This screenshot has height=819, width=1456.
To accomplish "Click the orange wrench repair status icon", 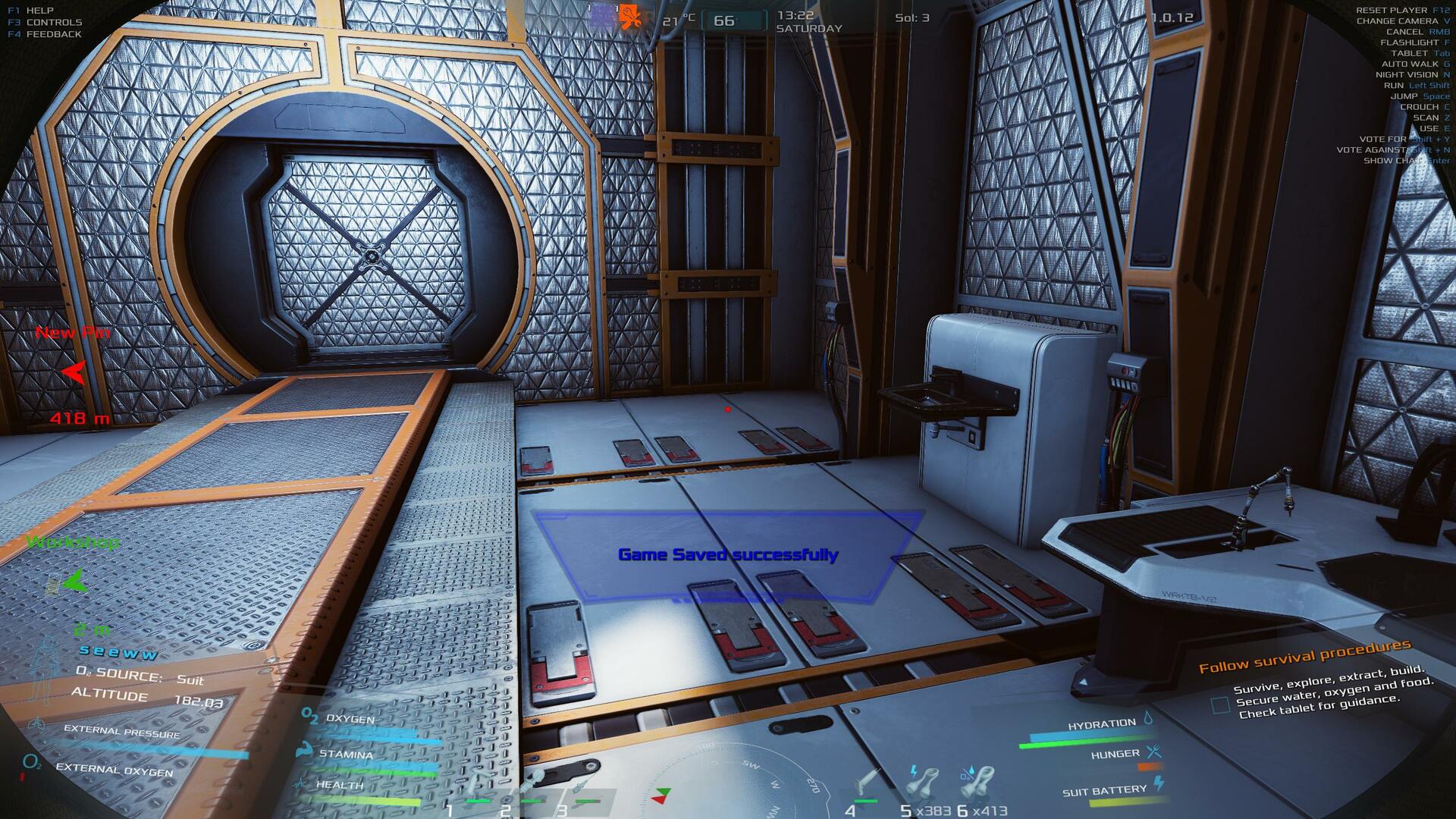I will tap(629, 17).
